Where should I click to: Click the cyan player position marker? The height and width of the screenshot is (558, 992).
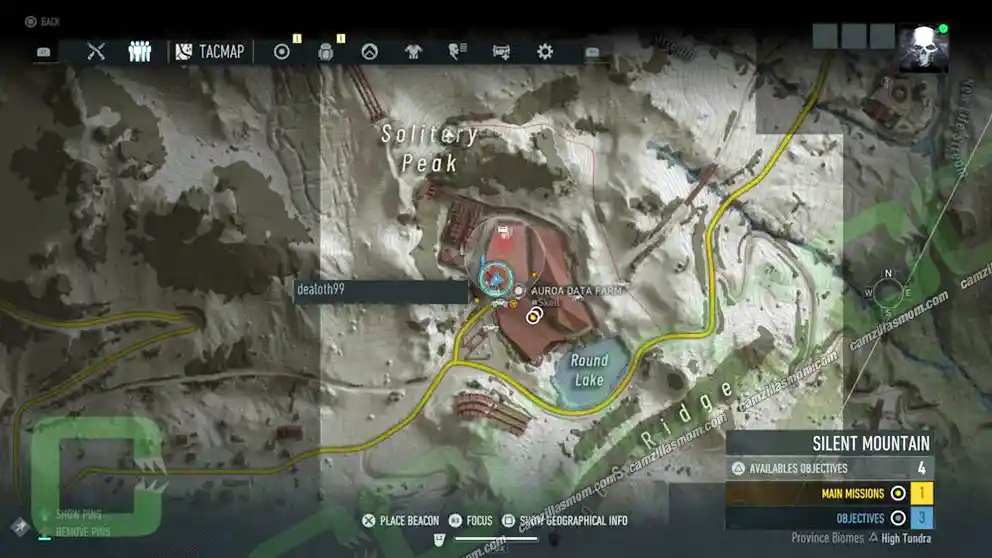coord(492,279)
